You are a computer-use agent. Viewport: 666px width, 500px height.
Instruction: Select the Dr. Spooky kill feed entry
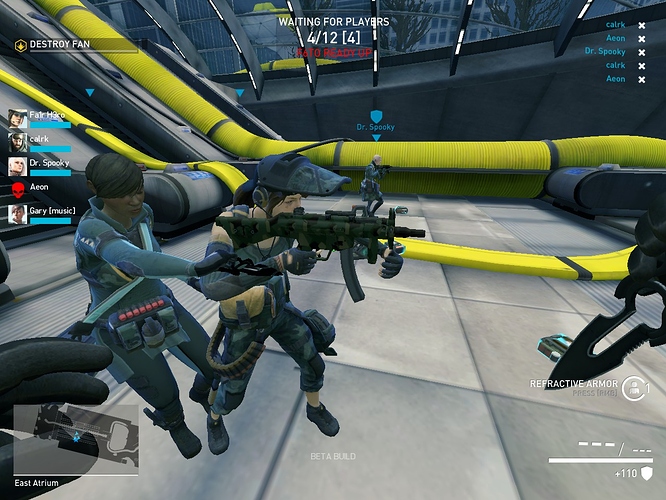605,51
